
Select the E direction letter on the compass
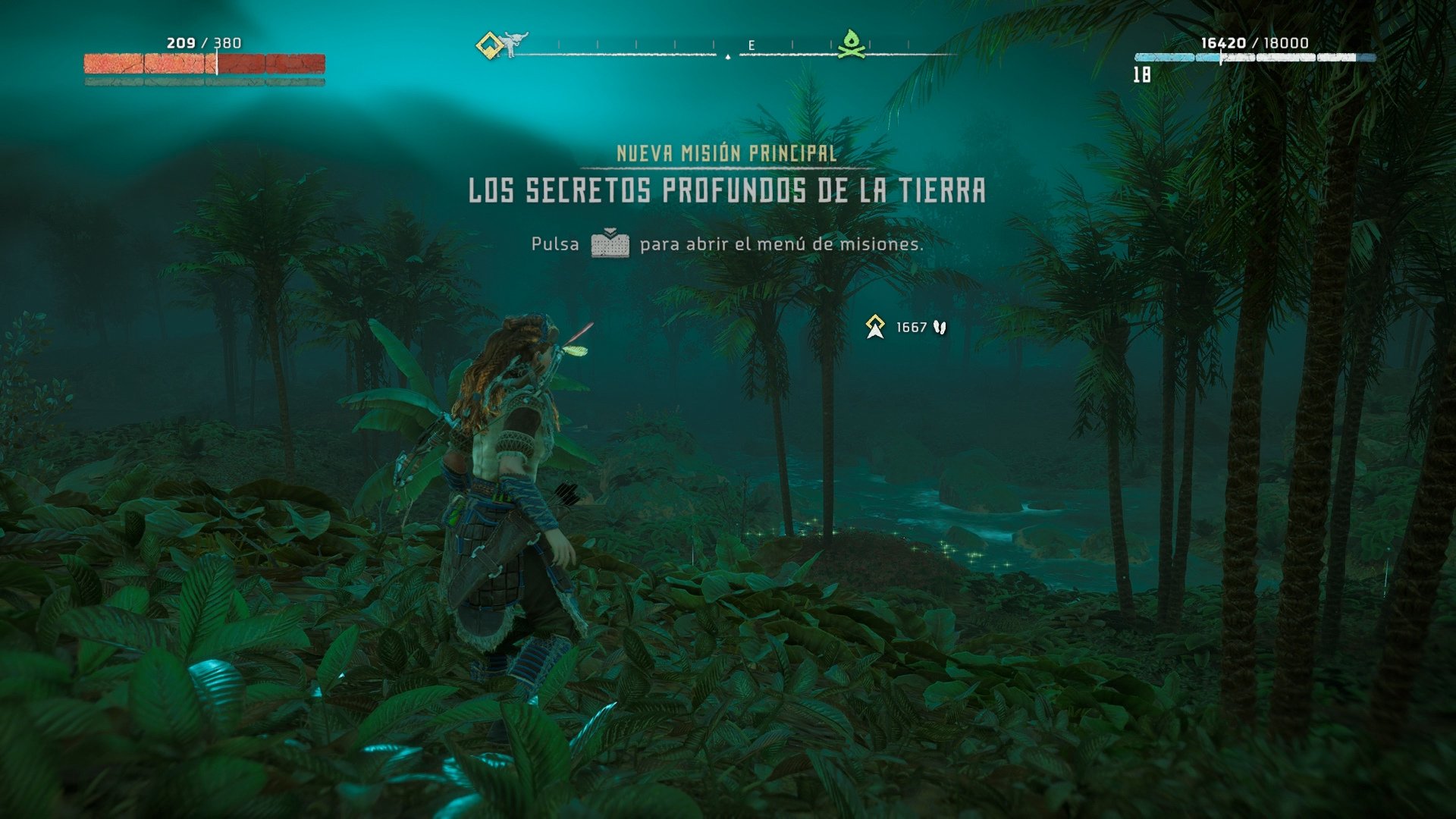tap(750, 45)
